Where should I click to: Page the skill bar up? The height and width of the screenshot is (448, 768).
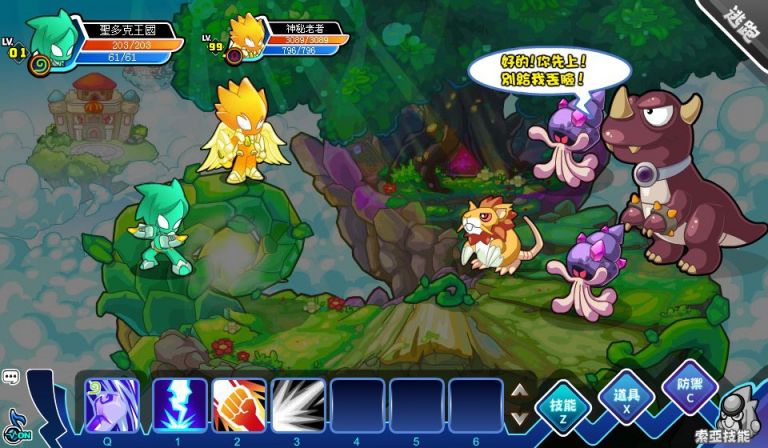[x=519, y=391]
